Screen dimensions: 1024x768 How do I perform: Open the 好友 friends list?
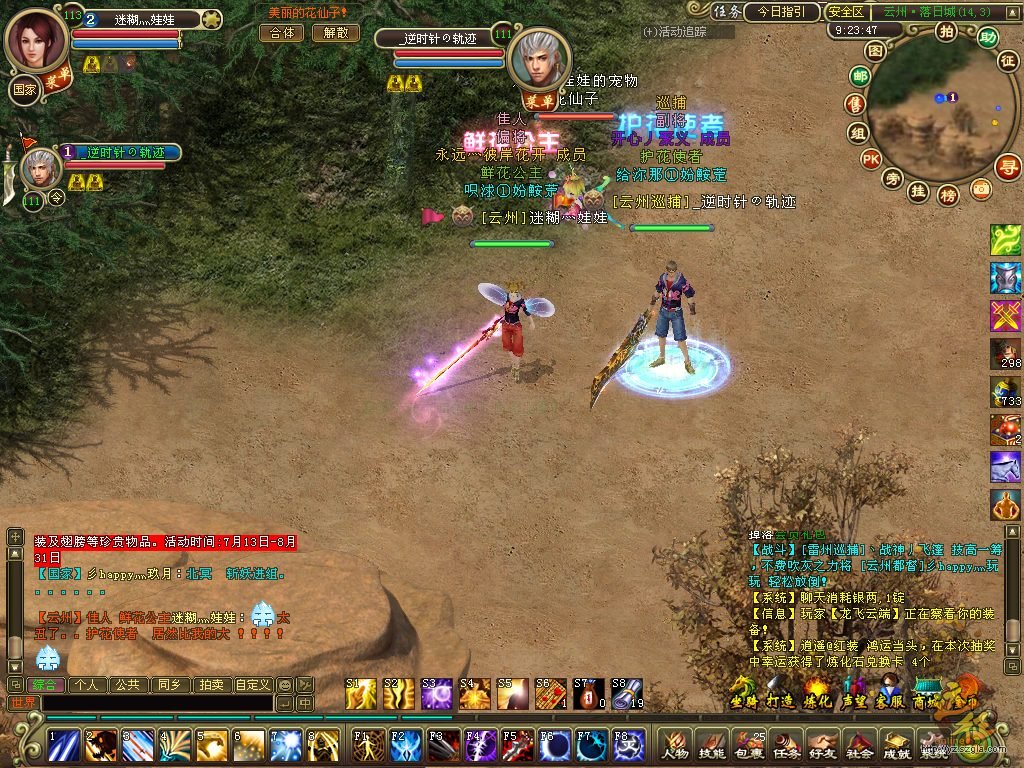822,743
